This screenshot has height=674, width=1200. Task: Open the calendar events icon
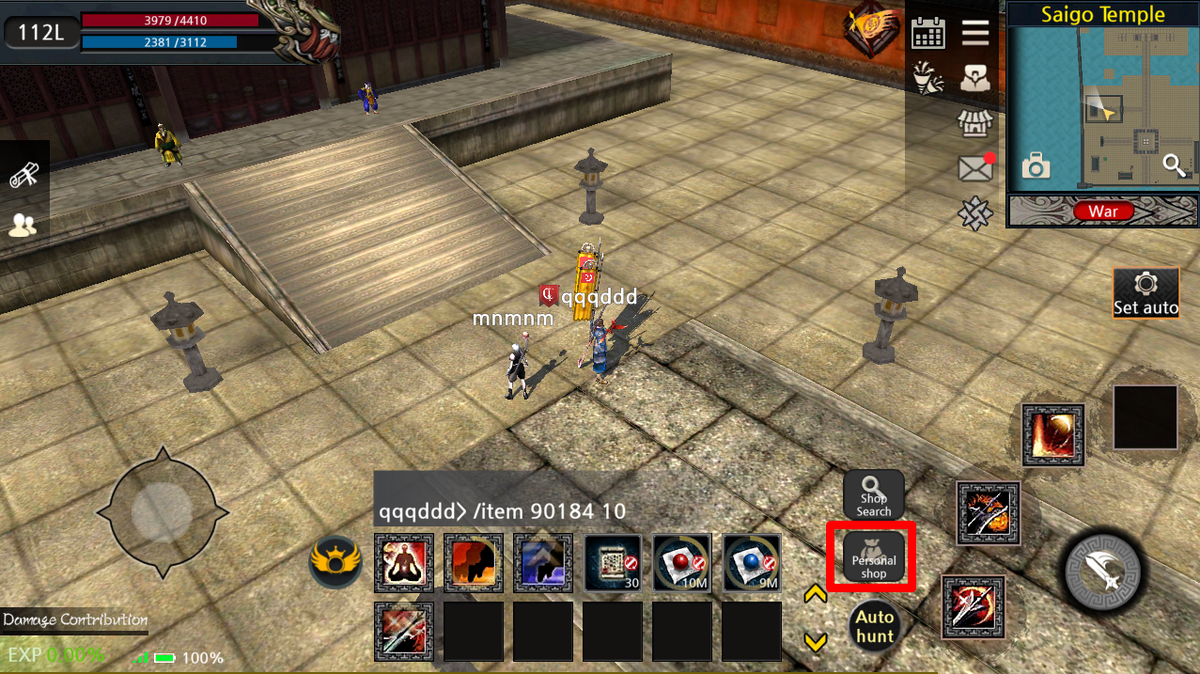[x=928, y=33]
